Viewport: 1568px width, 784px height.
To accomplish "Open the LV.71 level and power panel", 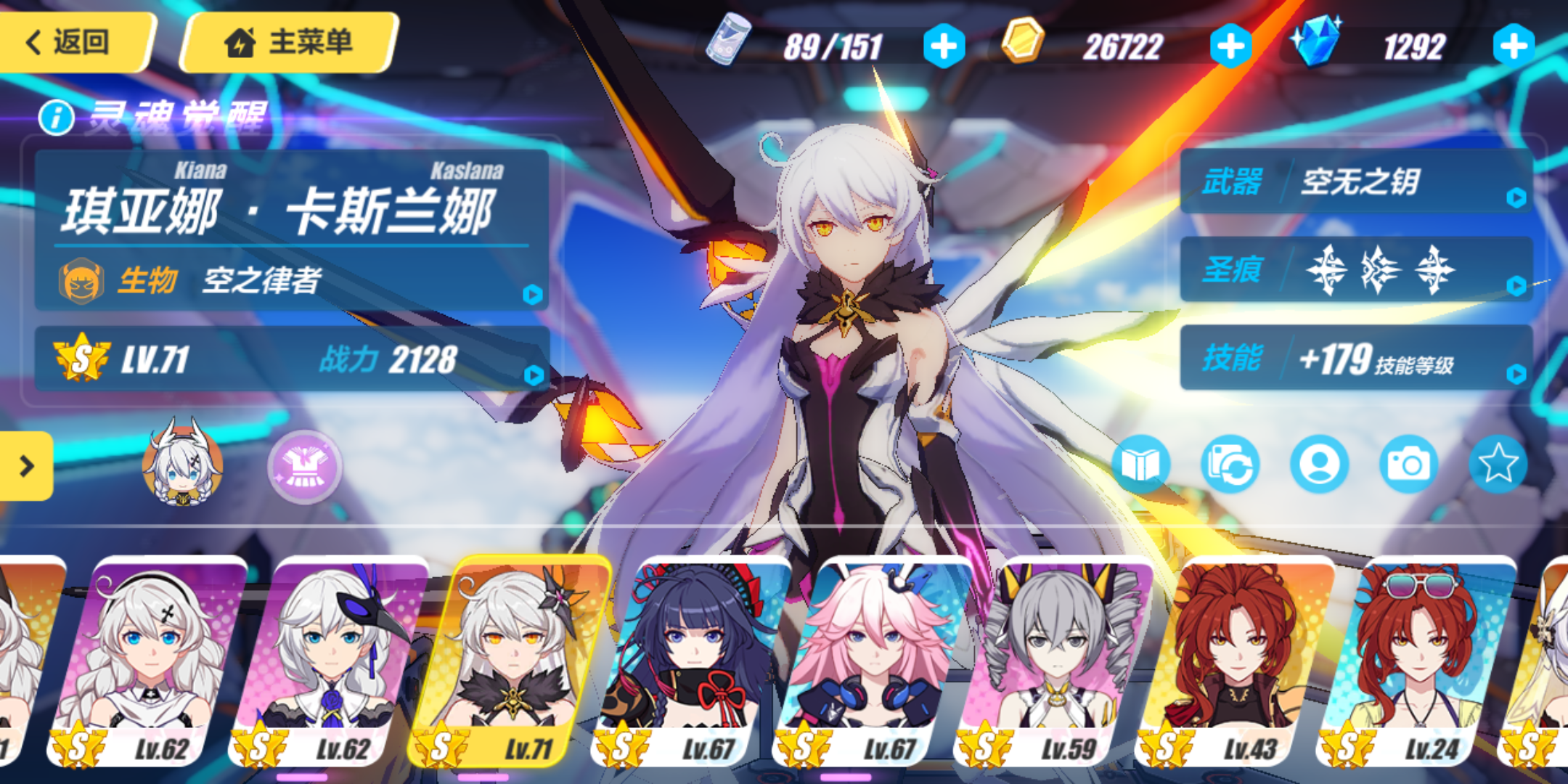I will pyautogui.click(x=290, y=359).
